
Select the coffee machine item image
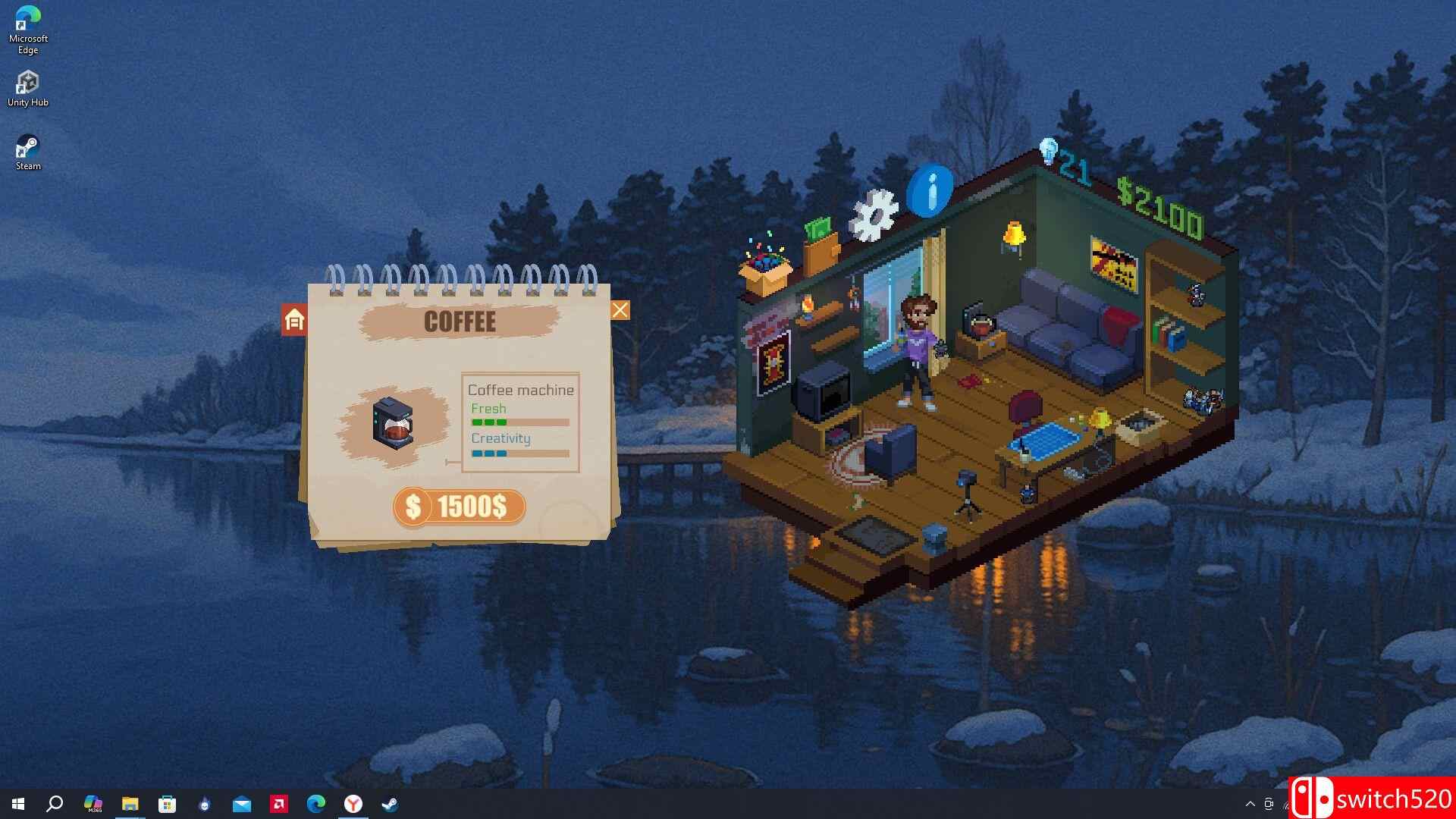pyautogui.click(x=392, y=422)
